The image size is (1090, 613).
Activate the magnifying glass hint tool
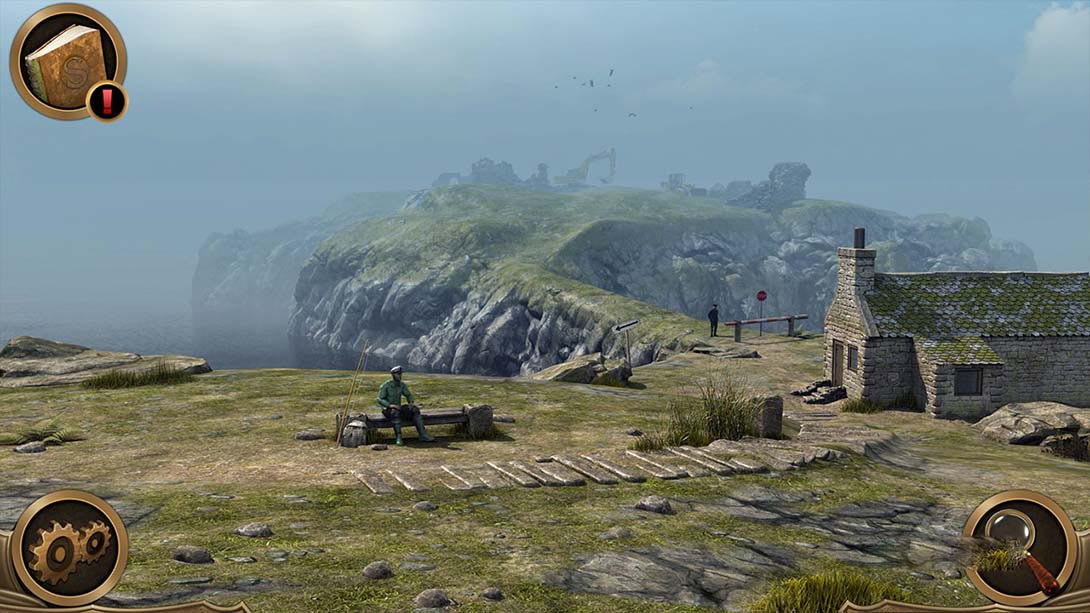[x=1020, y=547]
